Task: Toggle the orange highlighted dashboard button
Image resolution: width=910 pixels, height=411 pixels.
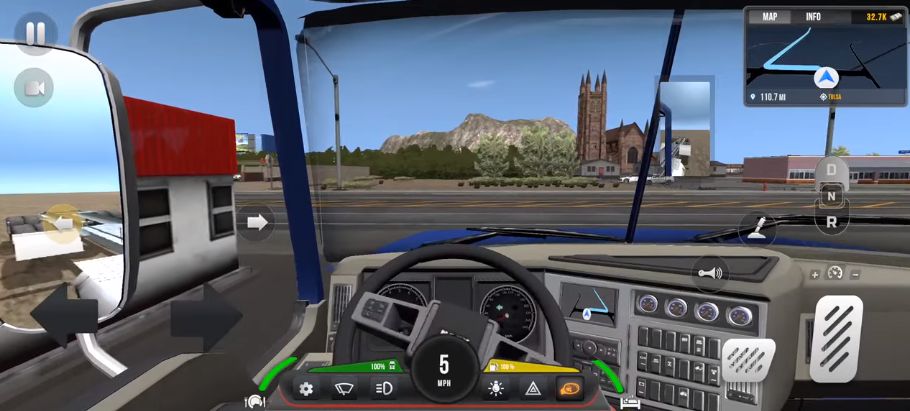Action: tap(570, 389)
